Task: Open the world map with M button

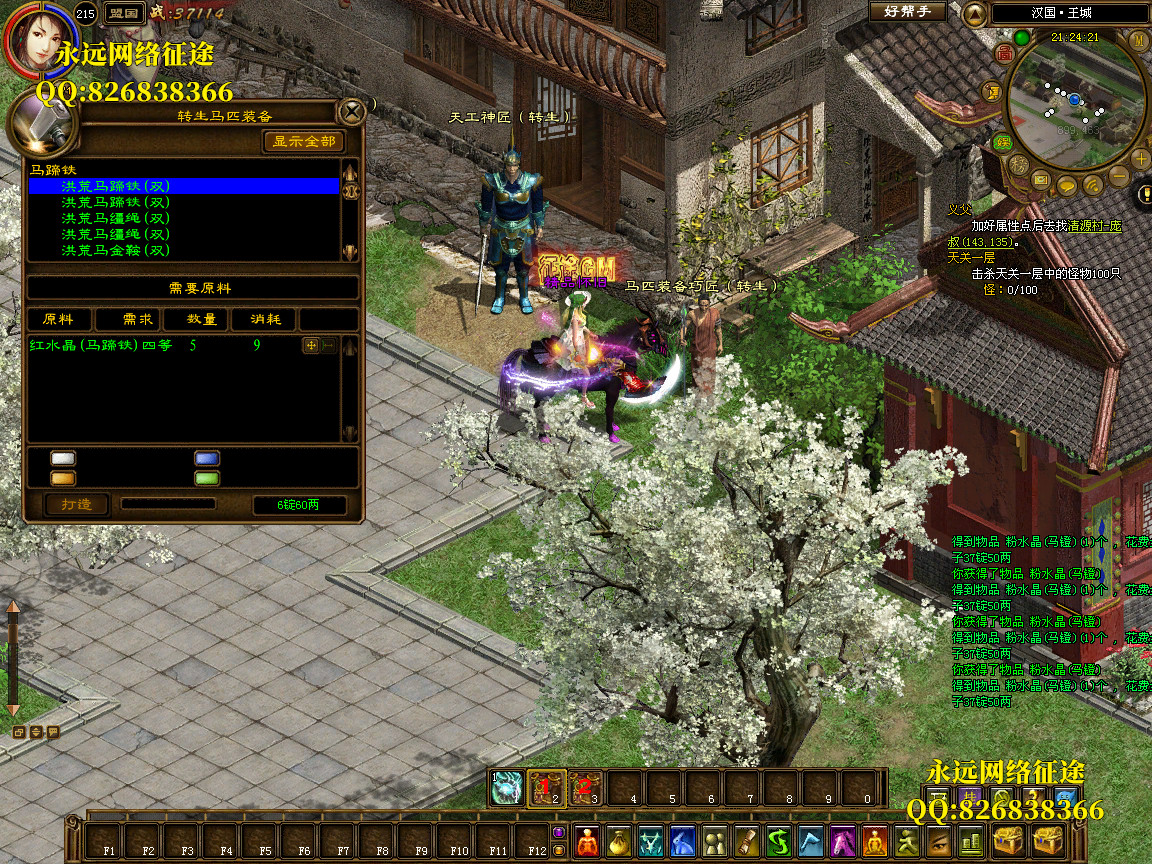Action: coord(1138,40)
